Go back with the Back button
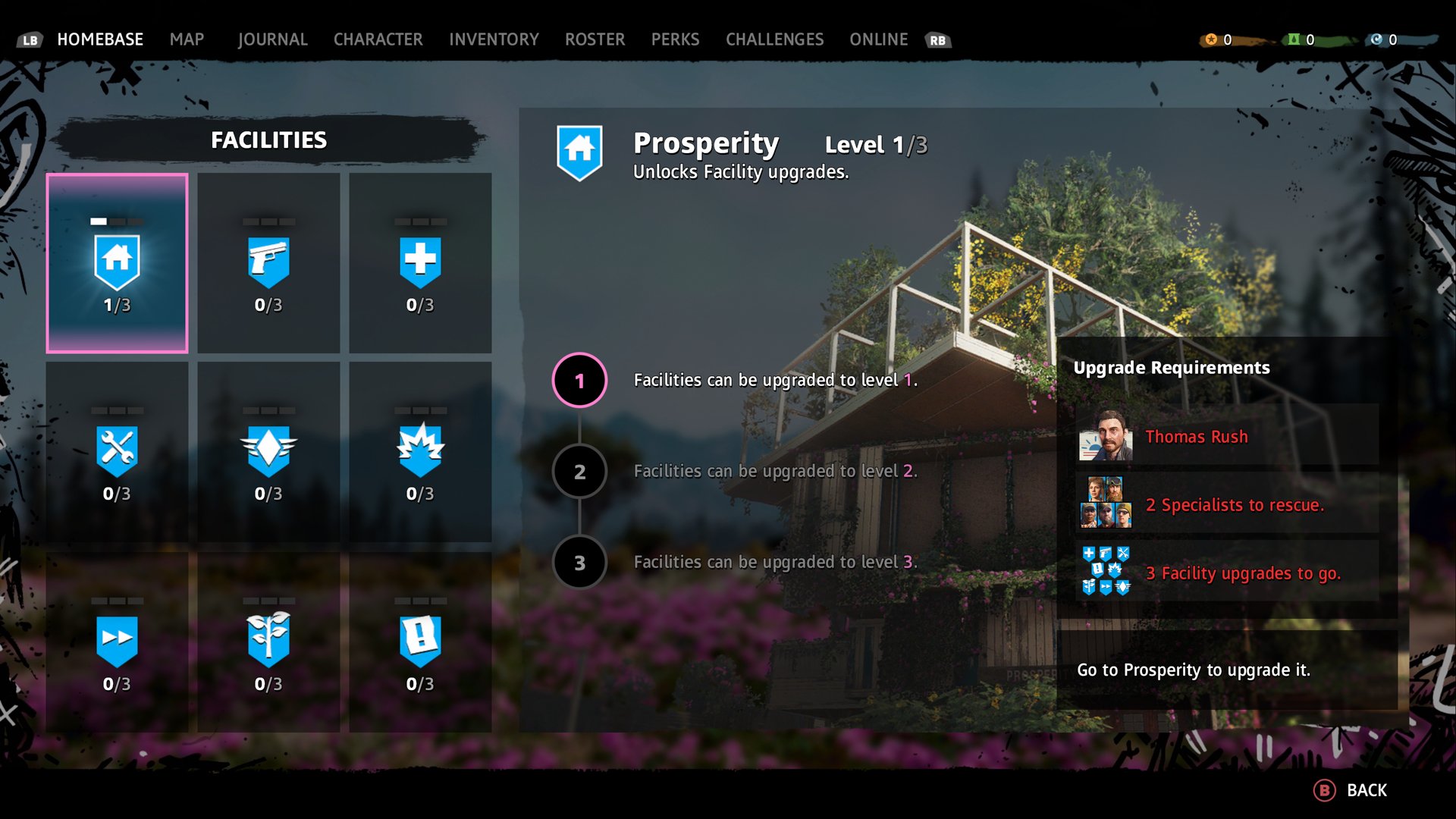The height and width of the screenshot is (819, 1456). coord(1351,790)
